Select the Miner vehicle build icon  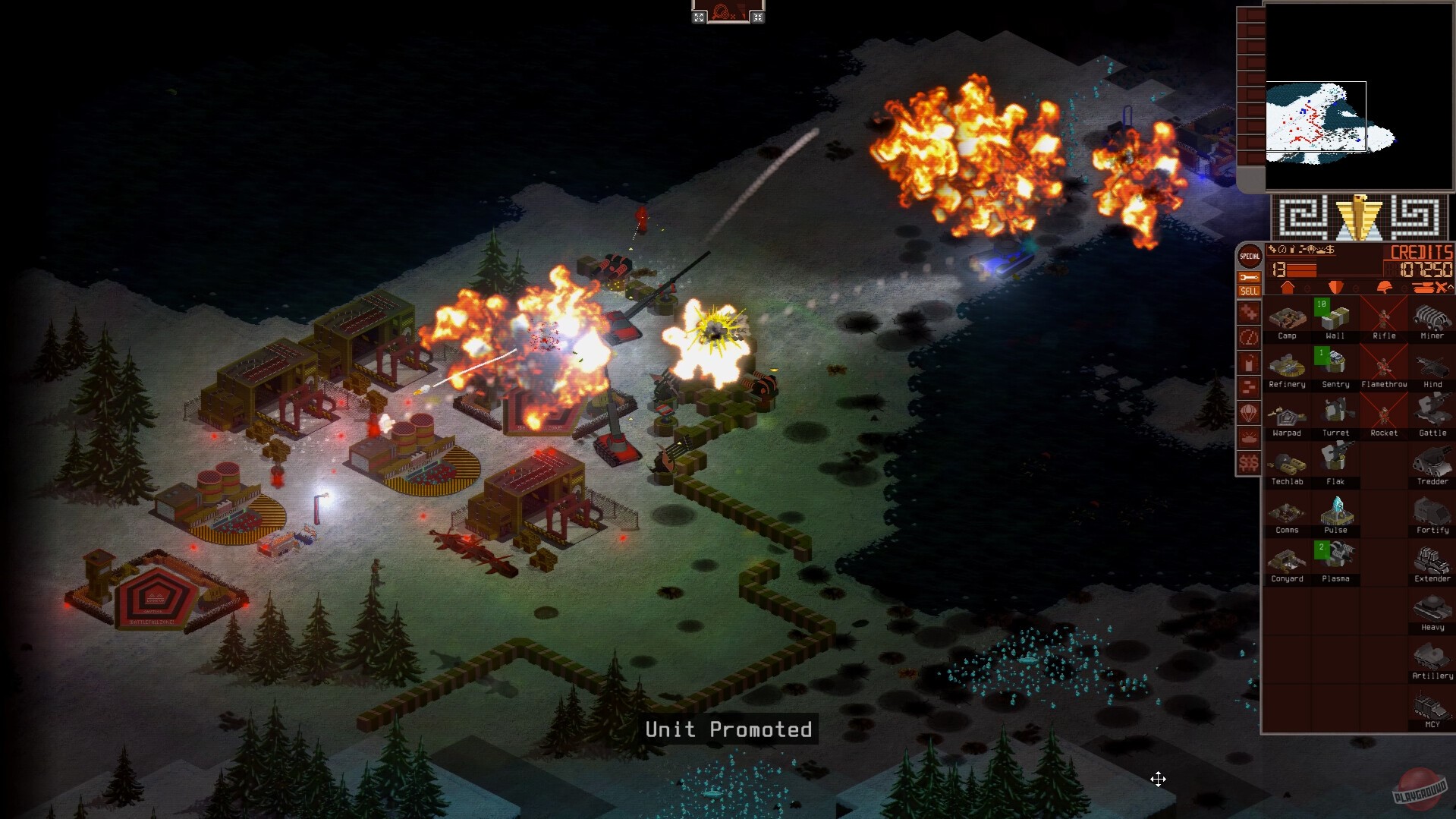[x=1432, y=317]
